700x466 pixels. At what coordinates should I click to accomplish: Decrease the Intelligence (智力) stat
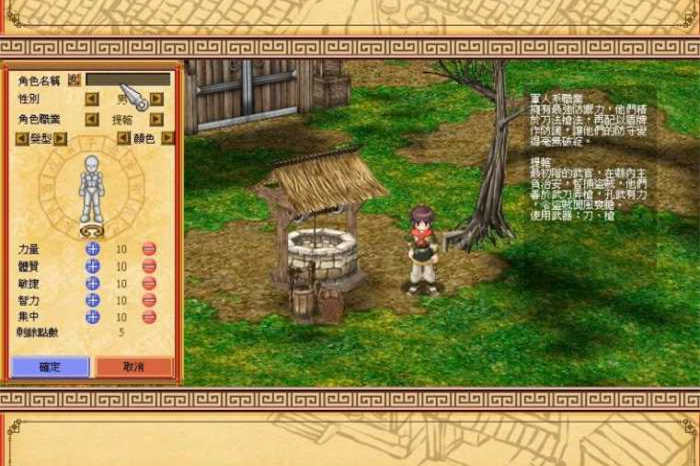coord(149,300)
